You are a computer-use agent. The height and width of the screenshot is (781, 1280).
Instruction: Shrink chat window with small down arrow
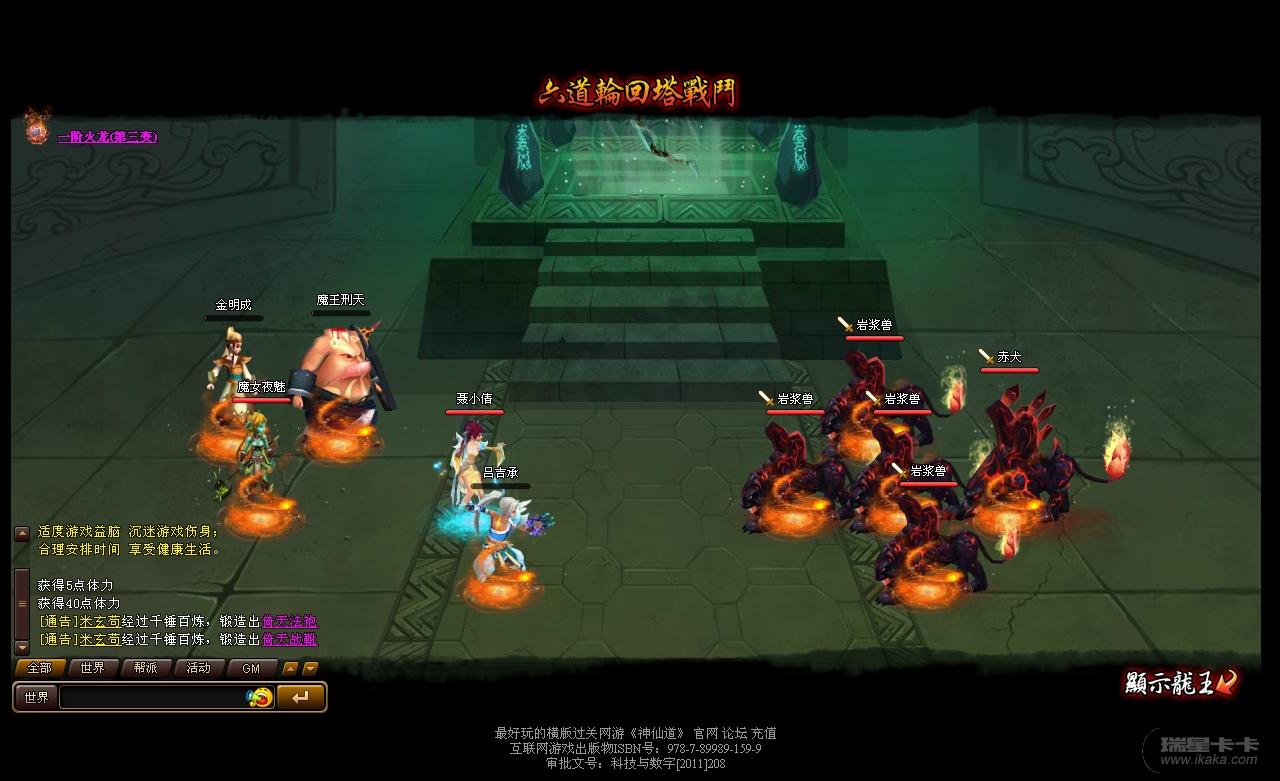(x=311, y=668)
